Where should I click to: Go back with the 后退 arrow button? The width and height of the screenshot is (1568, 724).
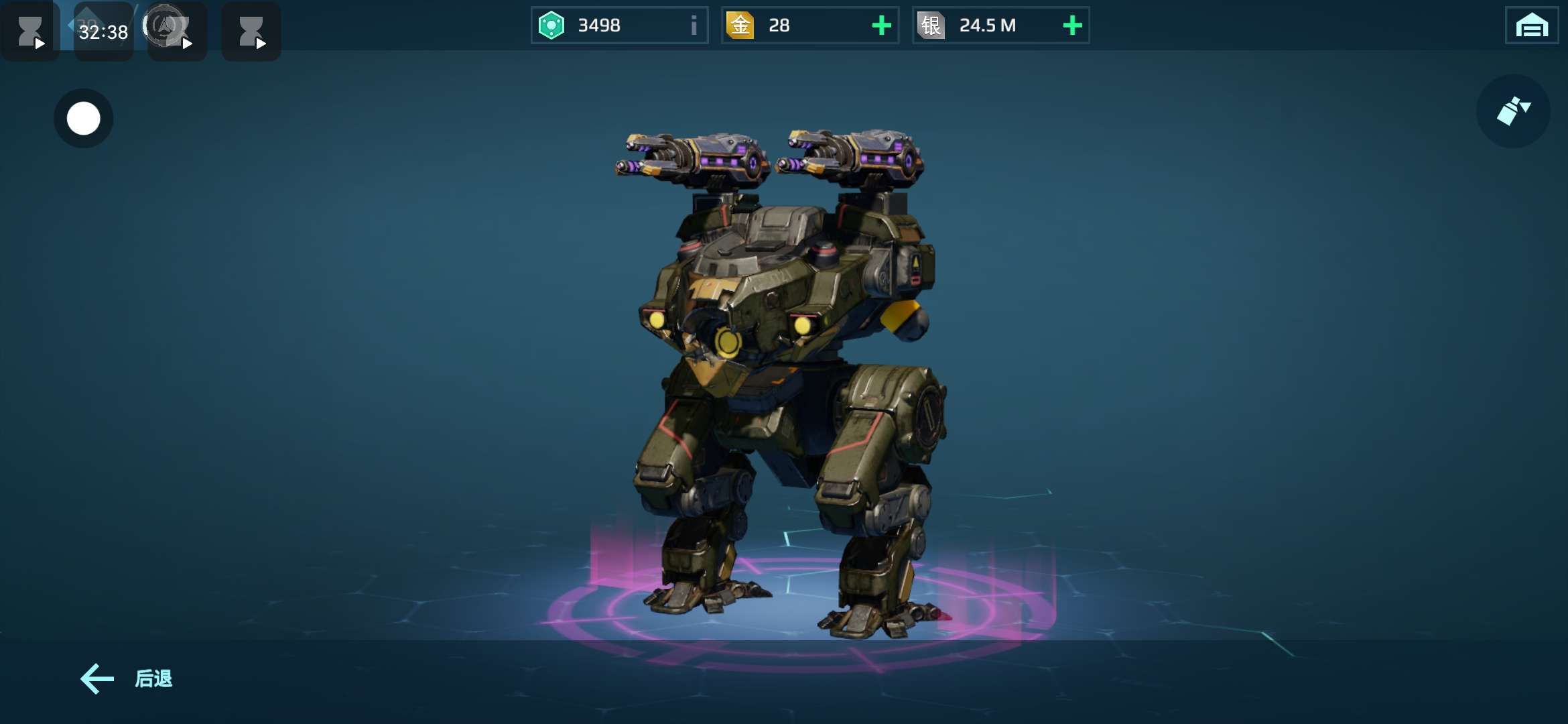(126, 678)
